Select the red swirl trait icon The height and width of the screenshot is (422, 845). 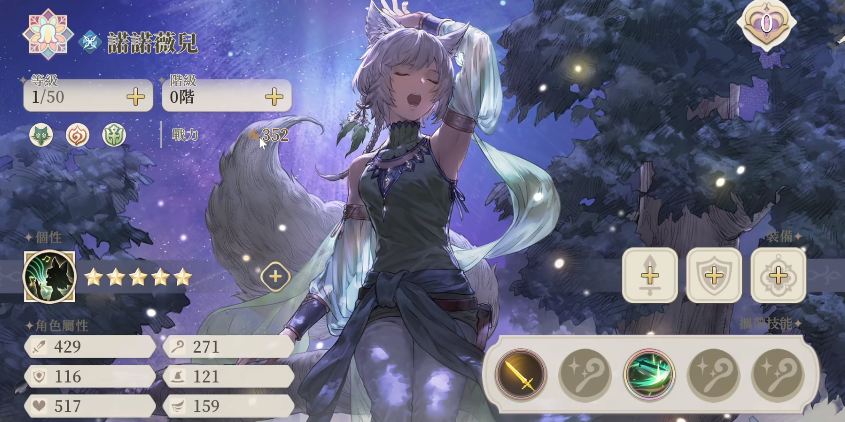(78, 135)
